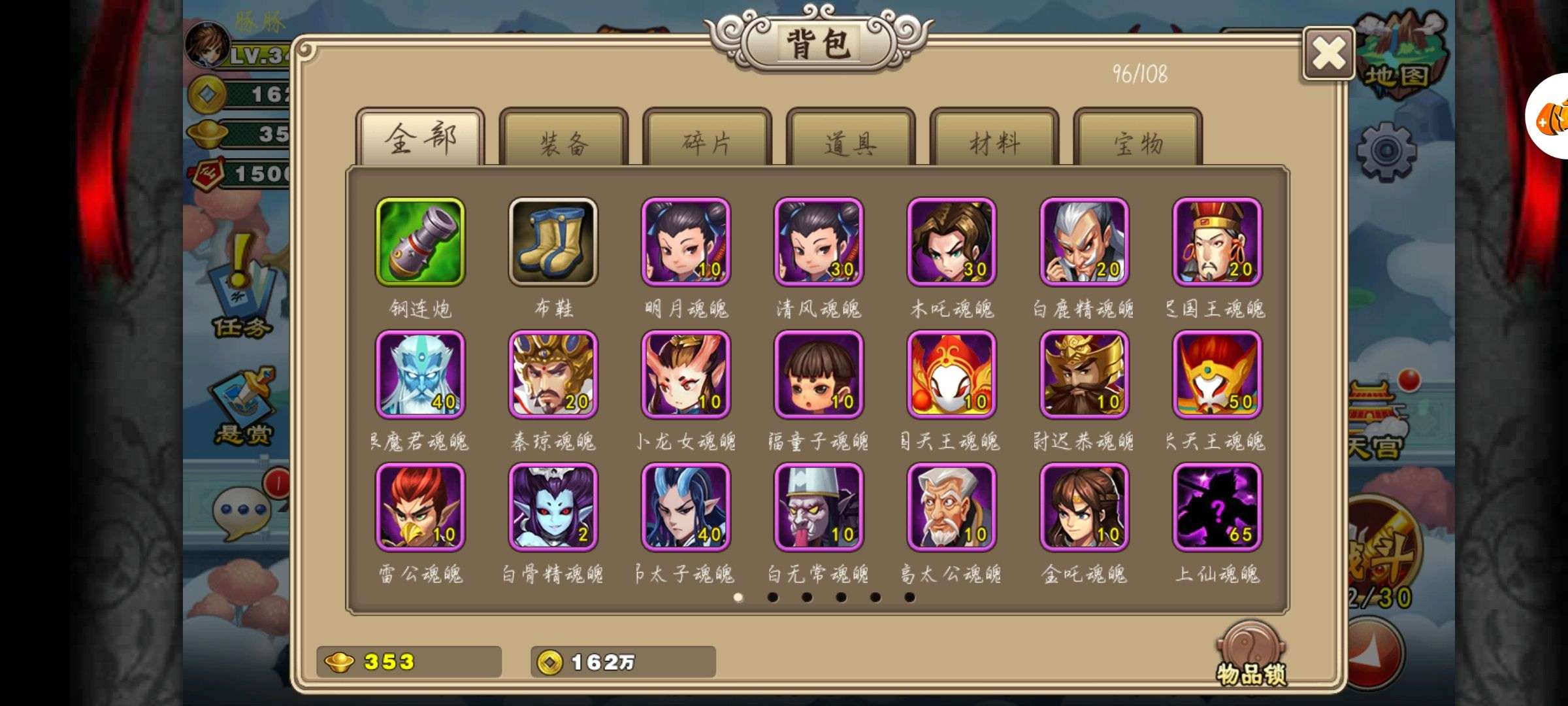The height and width of the screenshot is (706, 1568).
Task: Choose the 布鞋 cloth shoes slot
Action: (x=553, y=243)
